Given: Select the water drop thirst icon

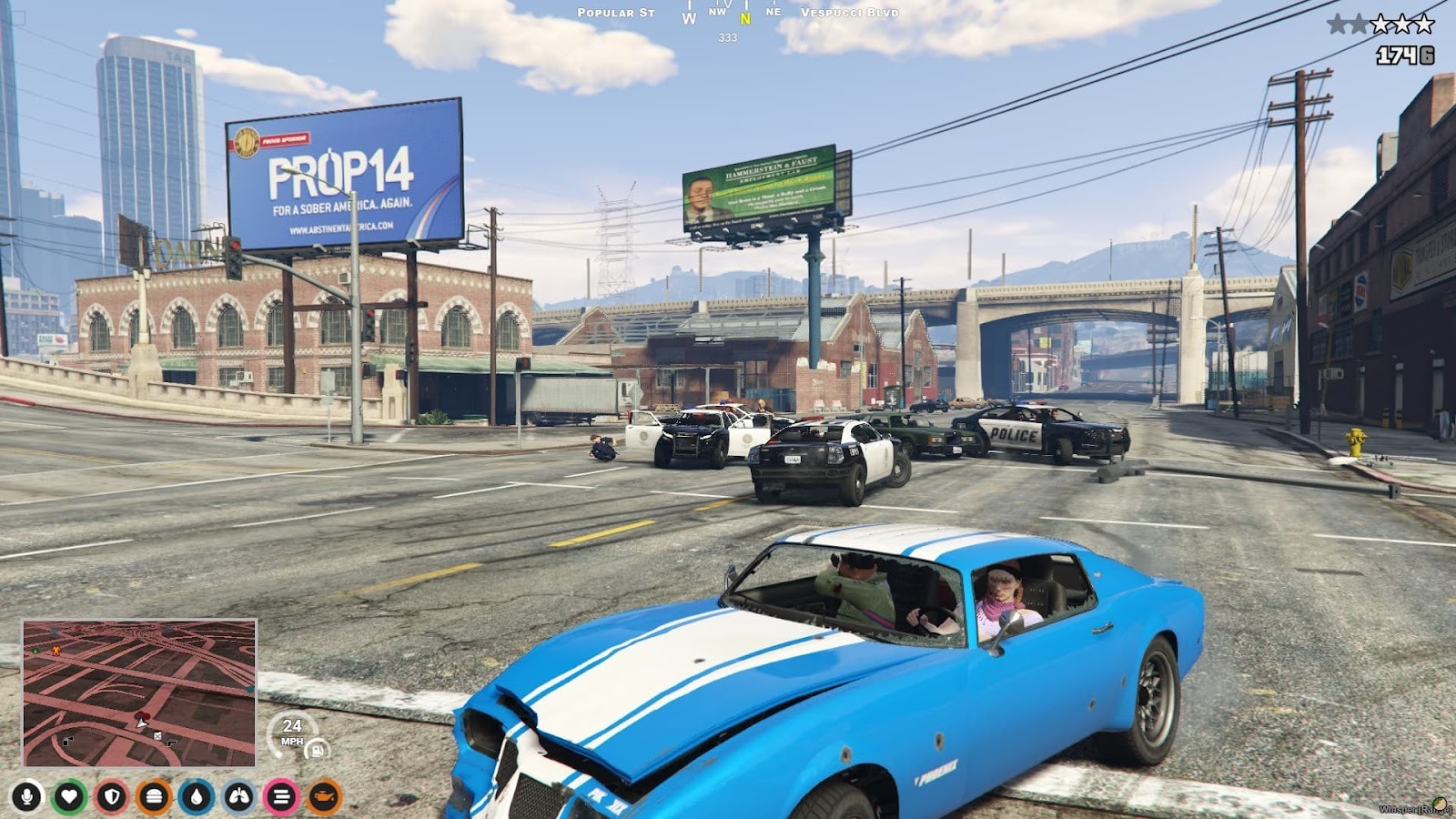Looking at the screenshot, I should coord(197,797).
